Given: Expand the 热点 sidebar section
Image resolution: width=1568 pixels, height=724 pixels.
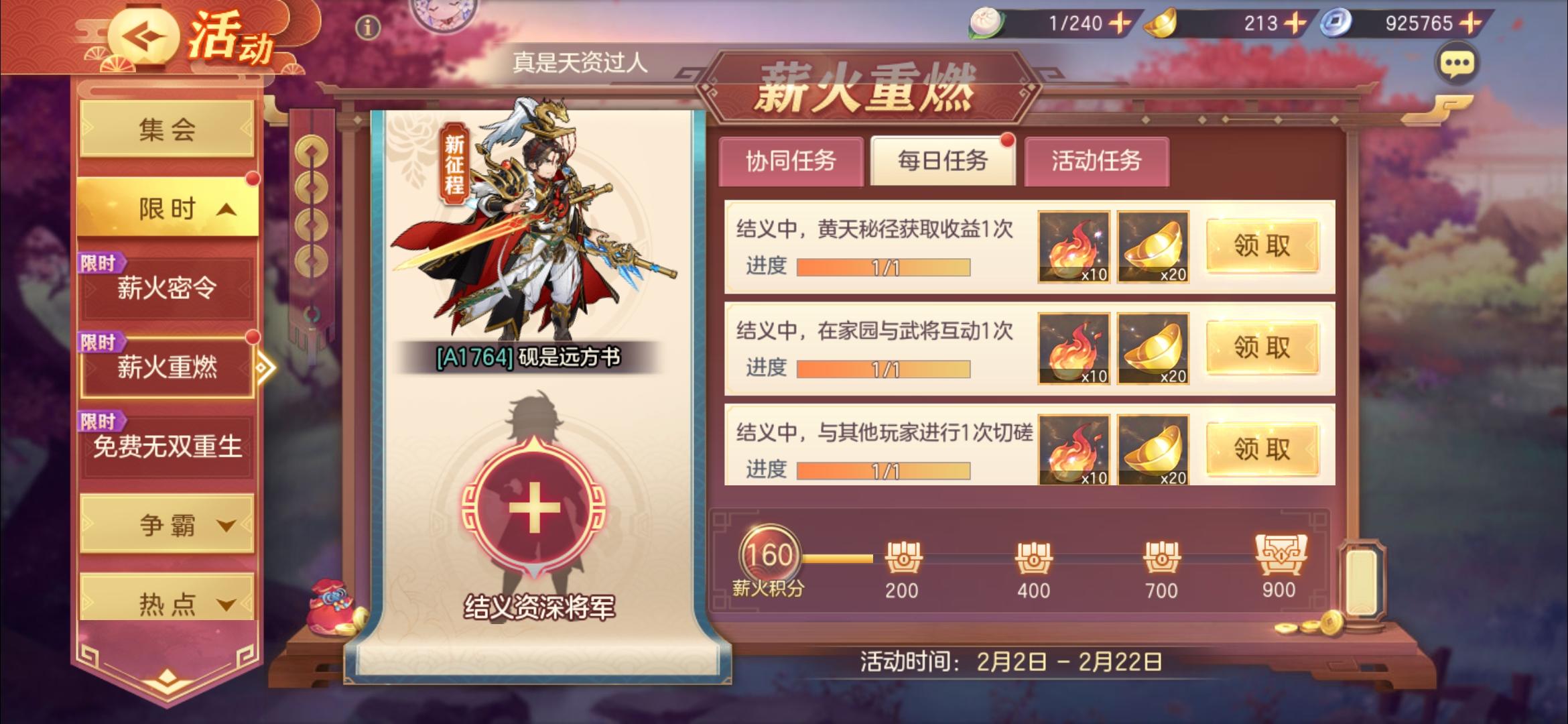Looking at the screenshot, I should (x=168, y=602).
